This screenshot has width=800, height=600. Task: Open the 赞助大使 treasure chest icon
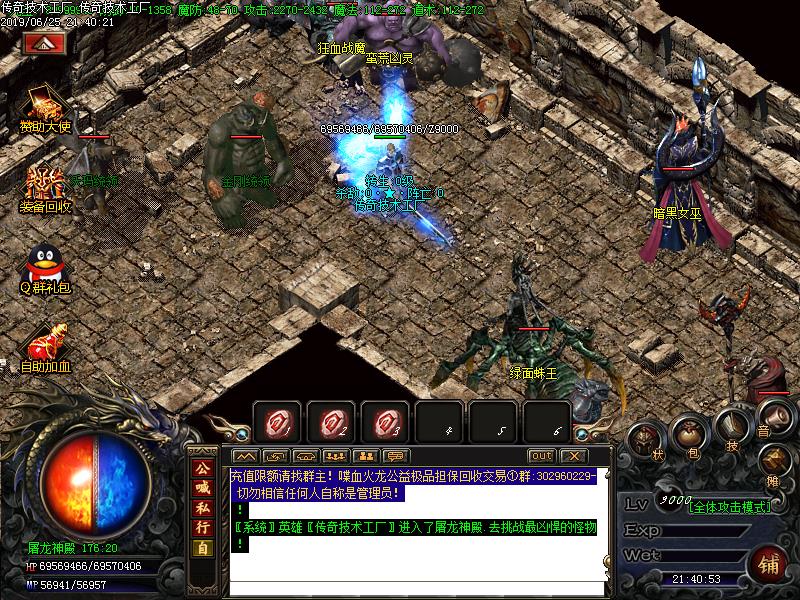[x=43, y=104]
